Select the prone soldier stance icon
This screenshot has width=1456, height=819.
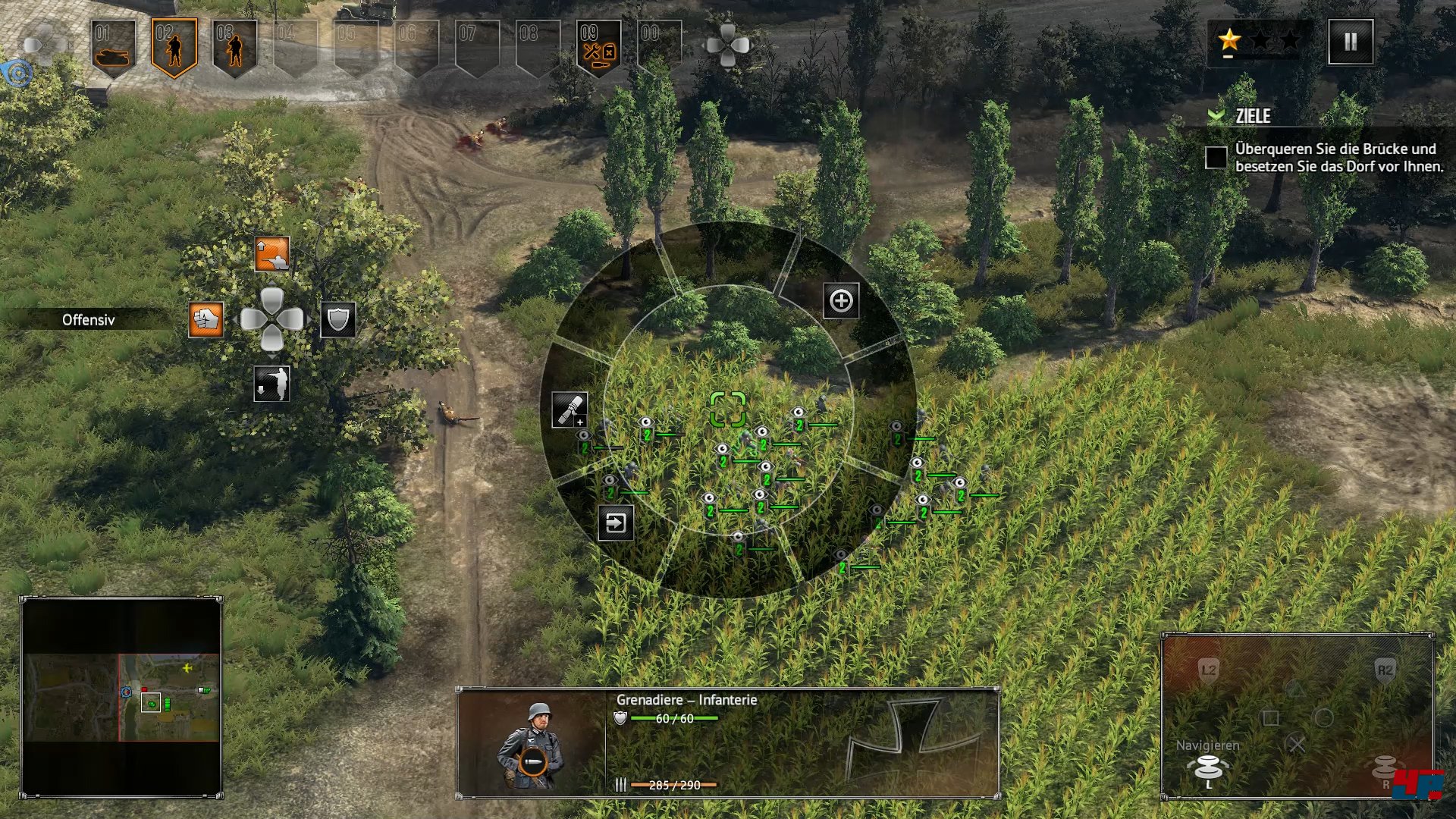click(x=271, y=384)
